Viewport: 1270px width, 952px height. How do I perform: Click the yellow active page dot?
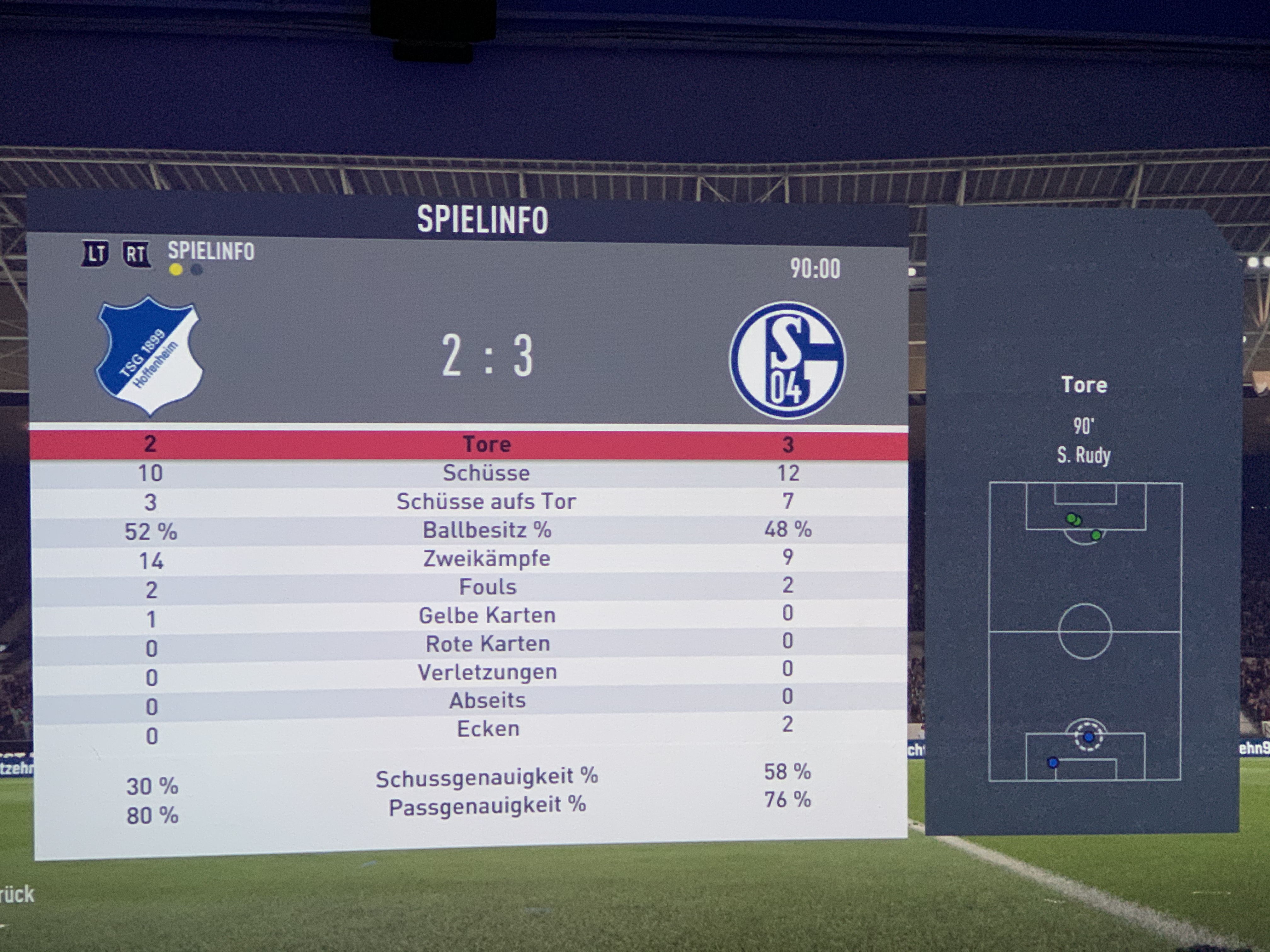[176, 270]
